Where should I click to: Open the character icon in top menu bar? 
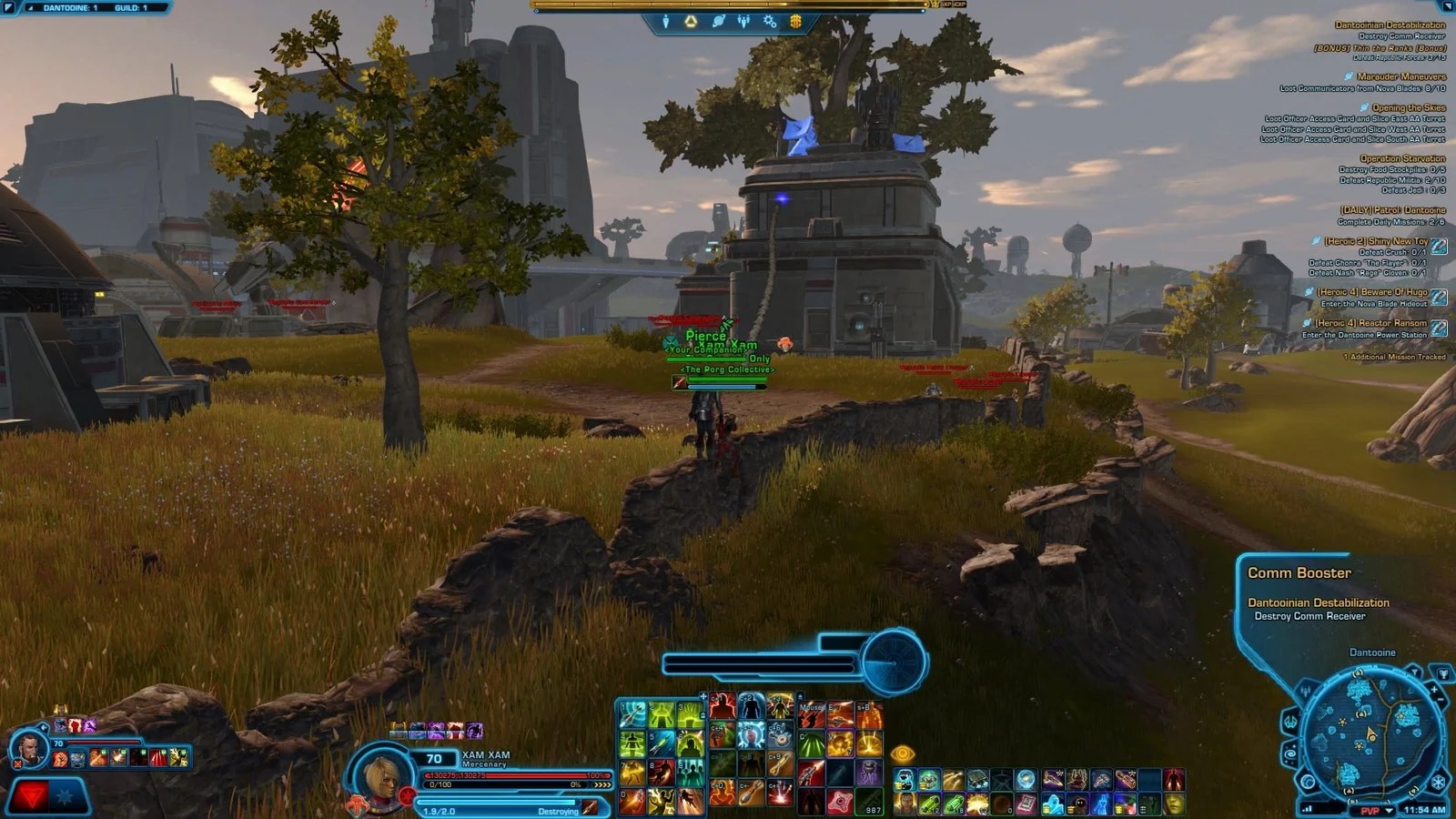[x=665, y=21]
